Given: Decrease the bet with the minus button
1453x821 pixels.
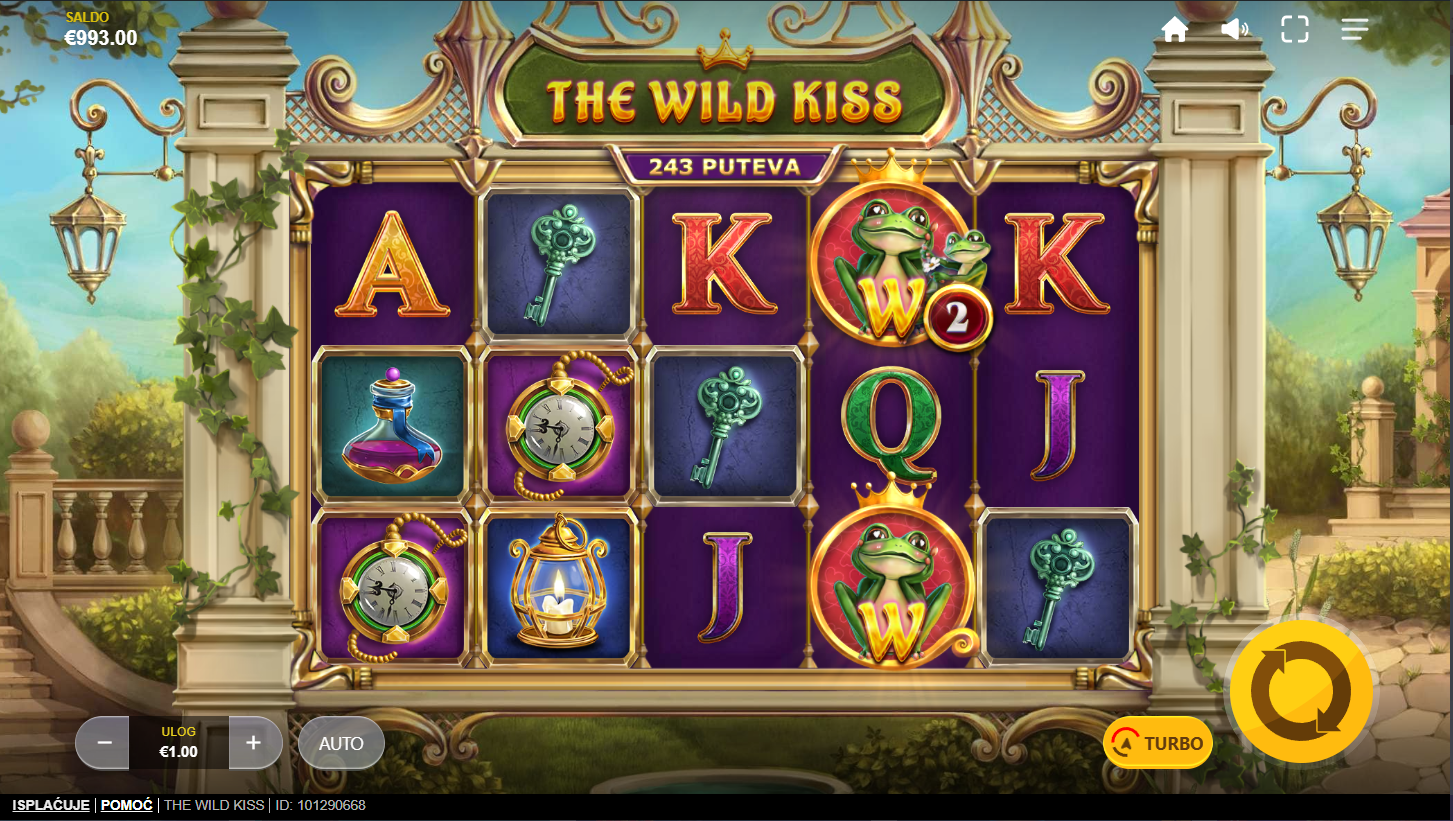Looking at the screenshot, I should [x=102, y=743].
